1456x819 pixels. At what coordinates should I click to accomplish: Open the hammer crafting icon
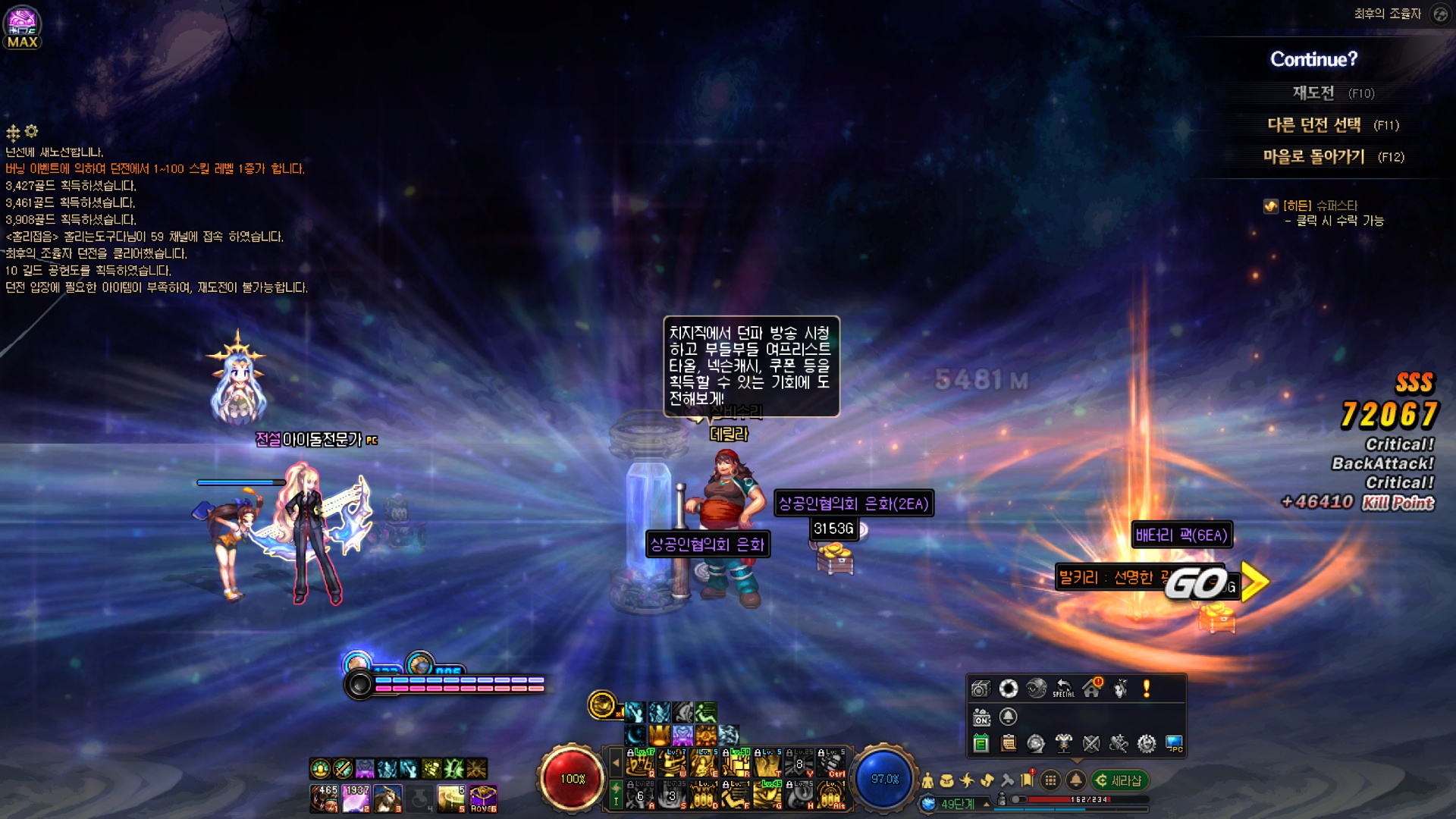coord(1007,780)
